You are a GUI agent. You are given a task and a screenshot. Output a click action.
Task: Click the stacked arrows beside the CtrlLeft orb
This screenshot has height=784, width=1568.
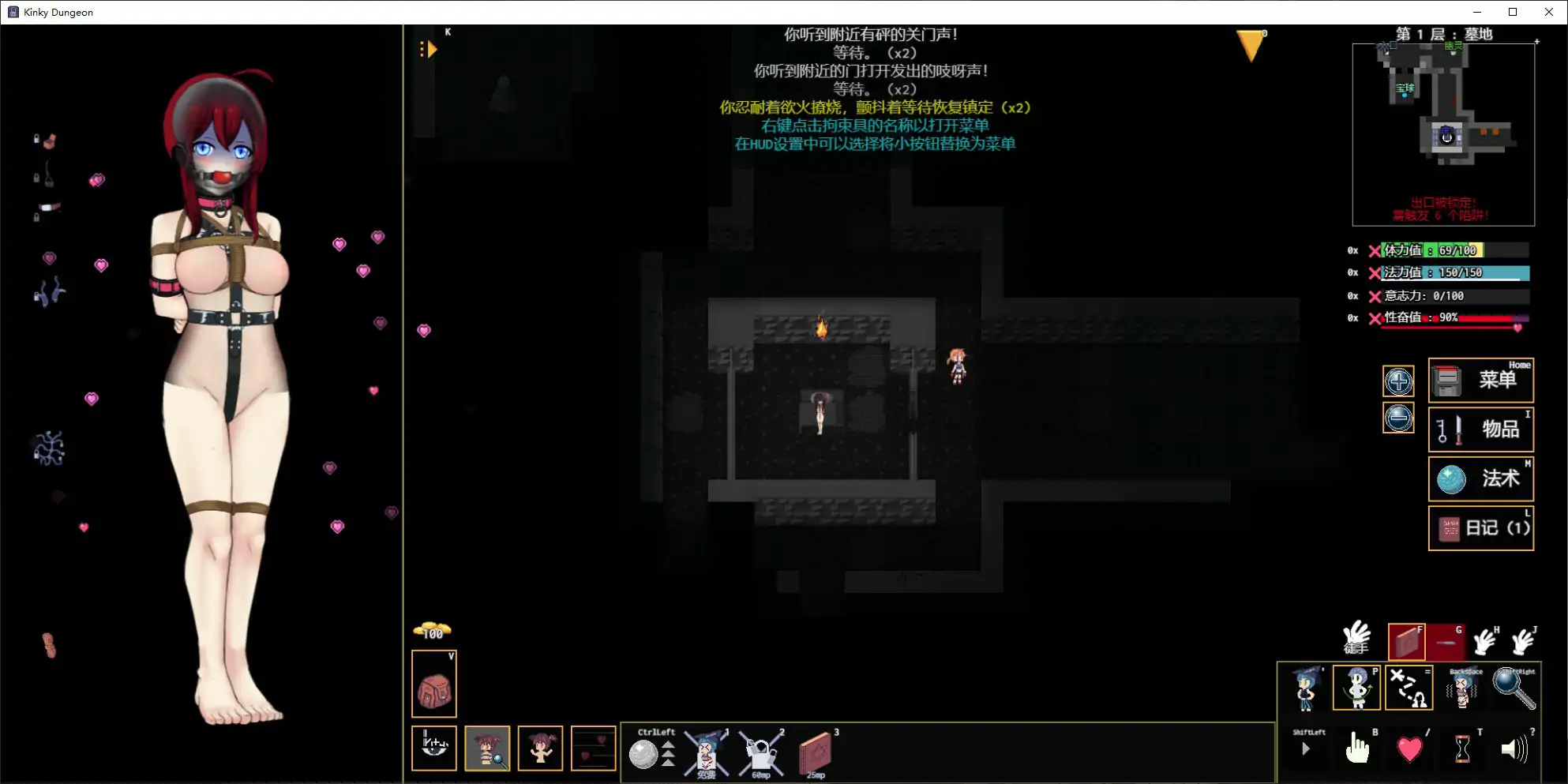(667, 754)
